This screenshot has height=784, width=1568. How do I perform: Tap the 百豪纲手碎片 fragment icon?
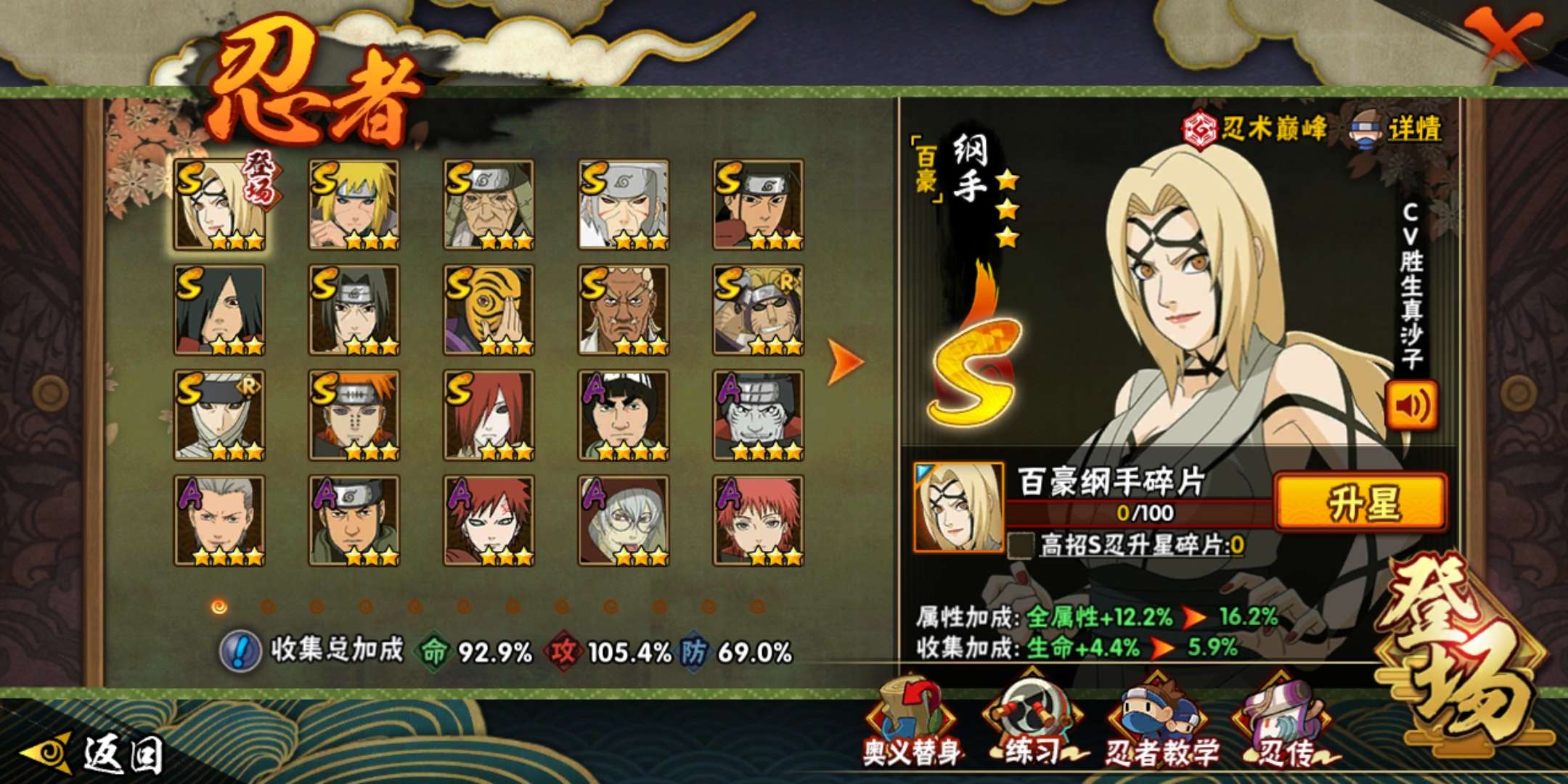point(958,507)
